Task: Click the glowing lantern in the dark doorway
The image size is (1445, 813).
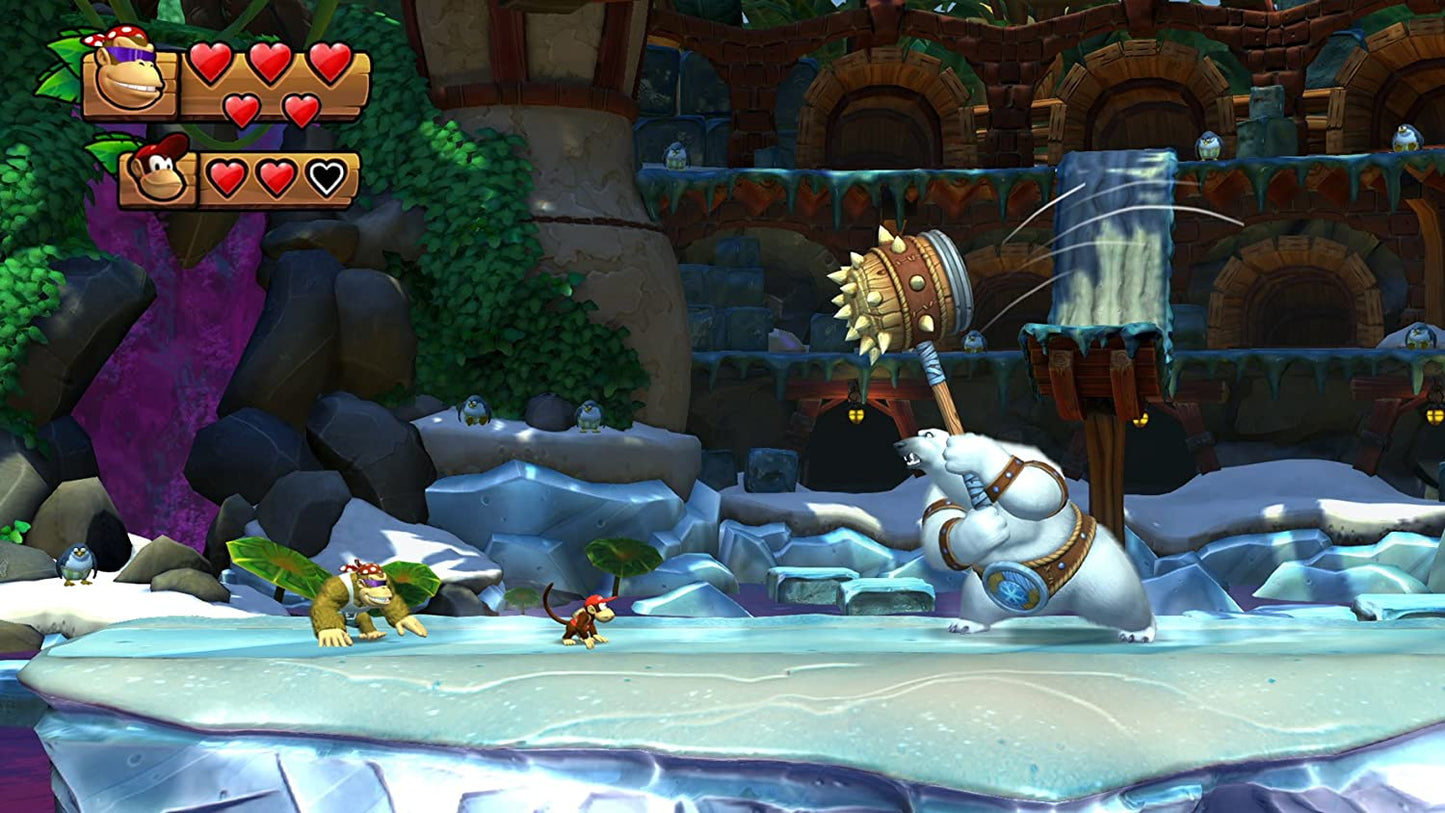Action: point(854,414)
